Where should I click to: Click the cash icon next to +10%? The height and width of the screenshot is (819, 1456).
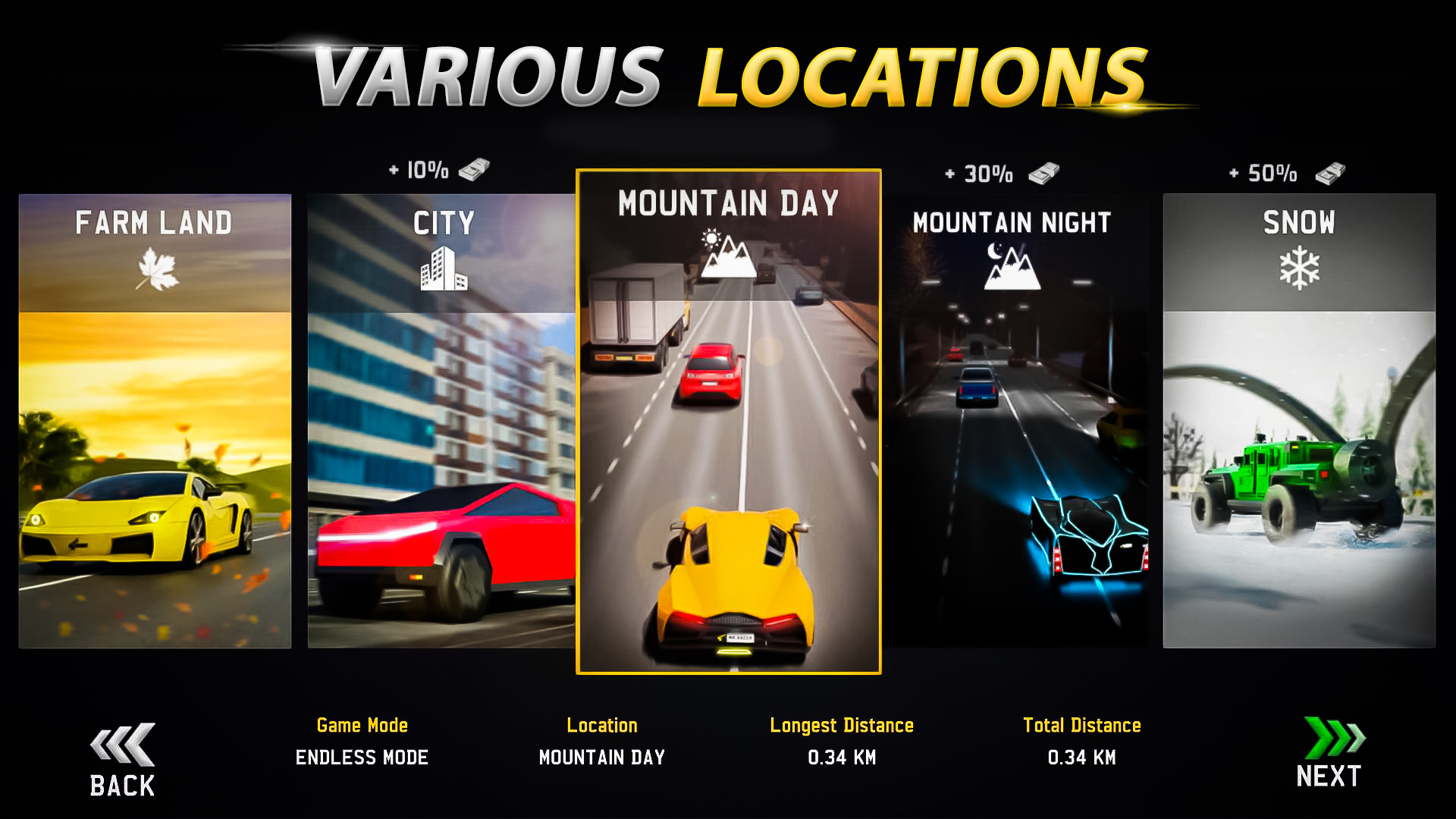tap(475, 170)
